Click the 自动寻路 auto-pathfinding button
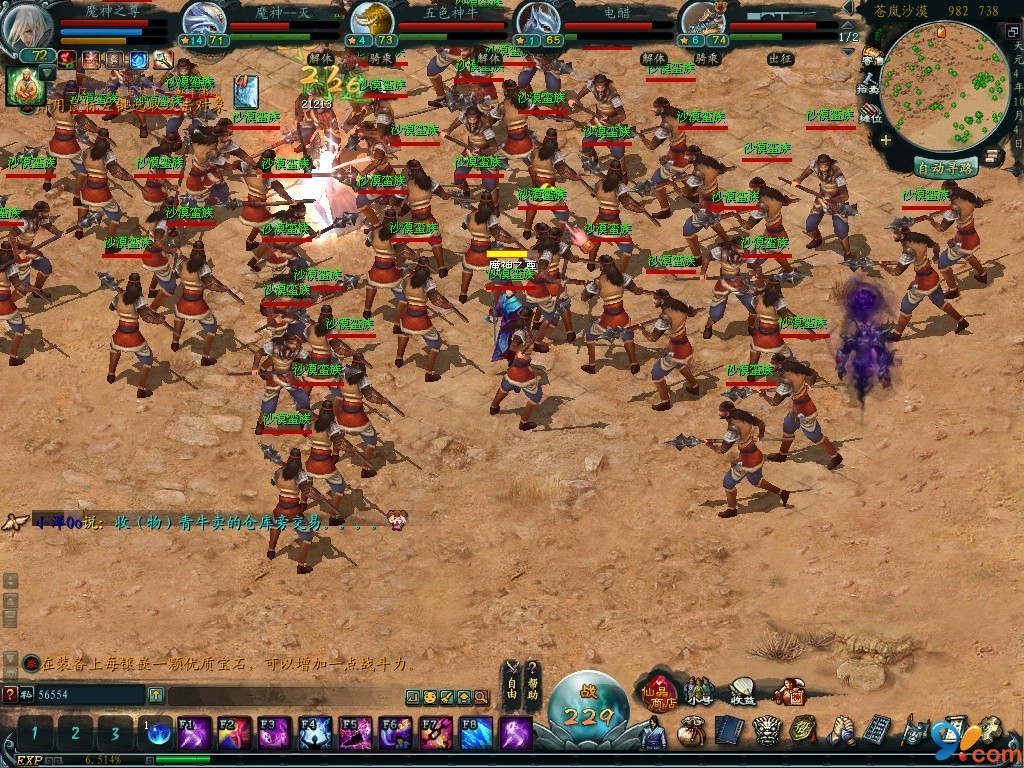This screenshot has width=1024, height=768. point(945,168)
